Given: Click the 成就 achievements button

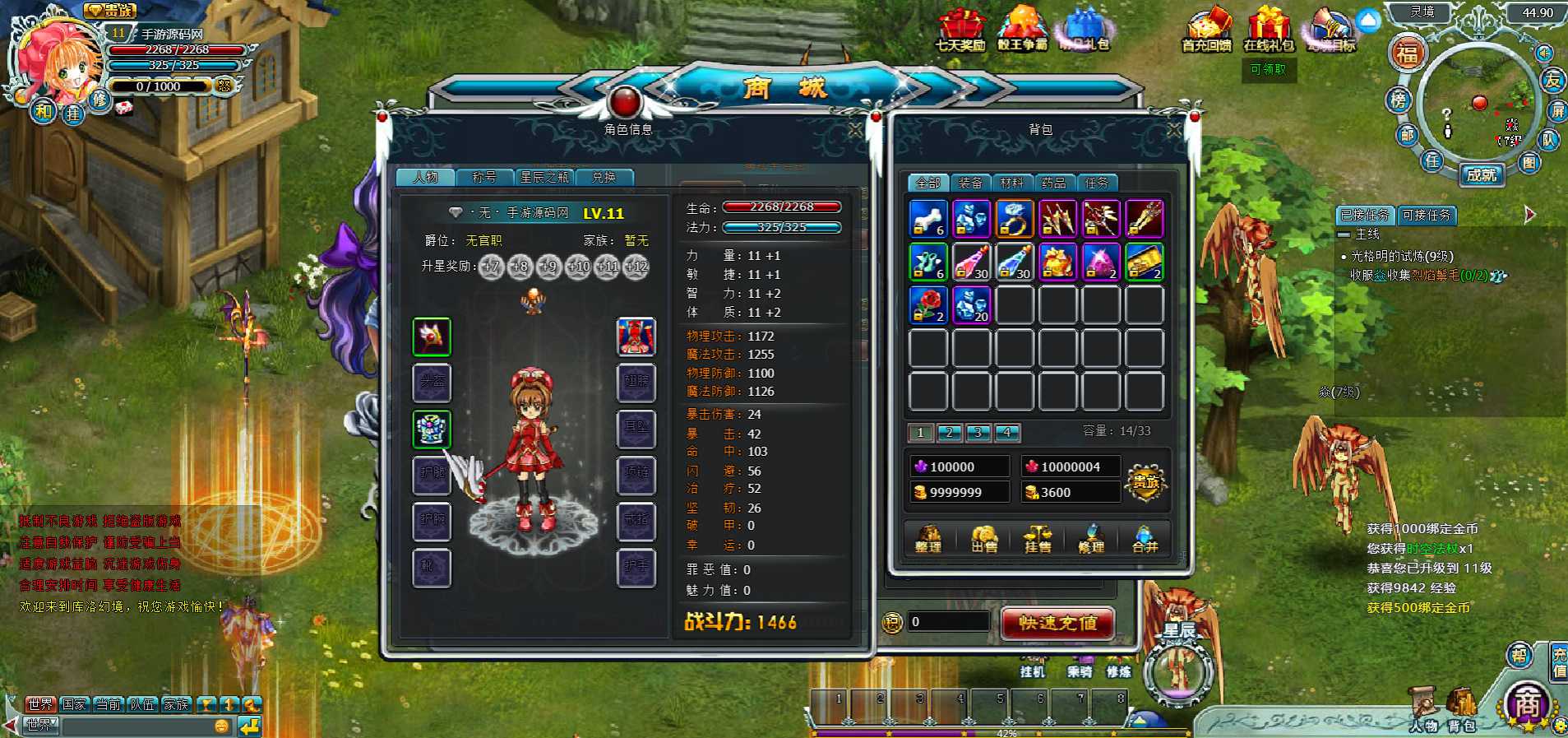Looking at the screenshot, I should 1482,174.
